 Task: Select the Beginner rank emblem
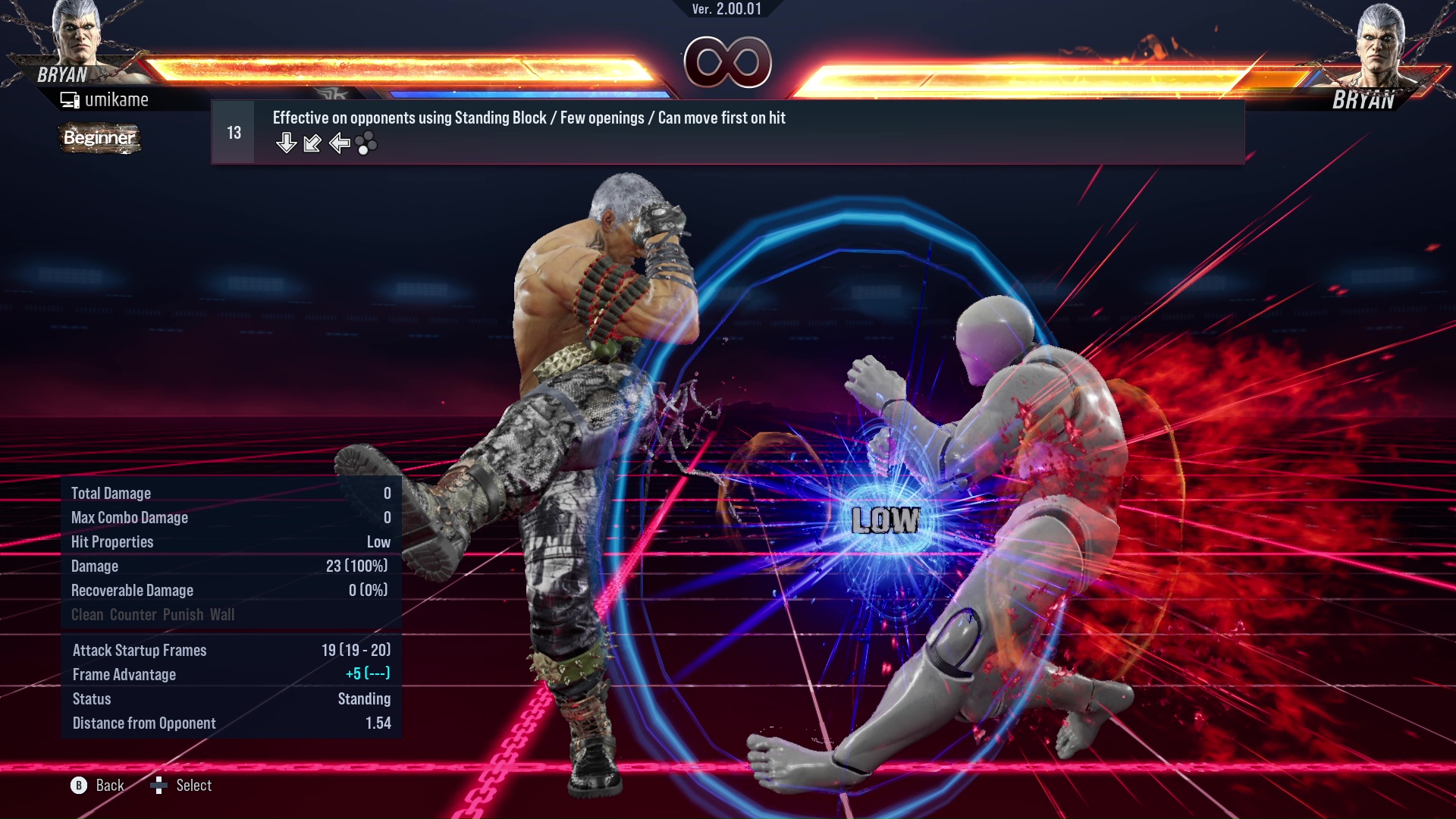(99, 139)
